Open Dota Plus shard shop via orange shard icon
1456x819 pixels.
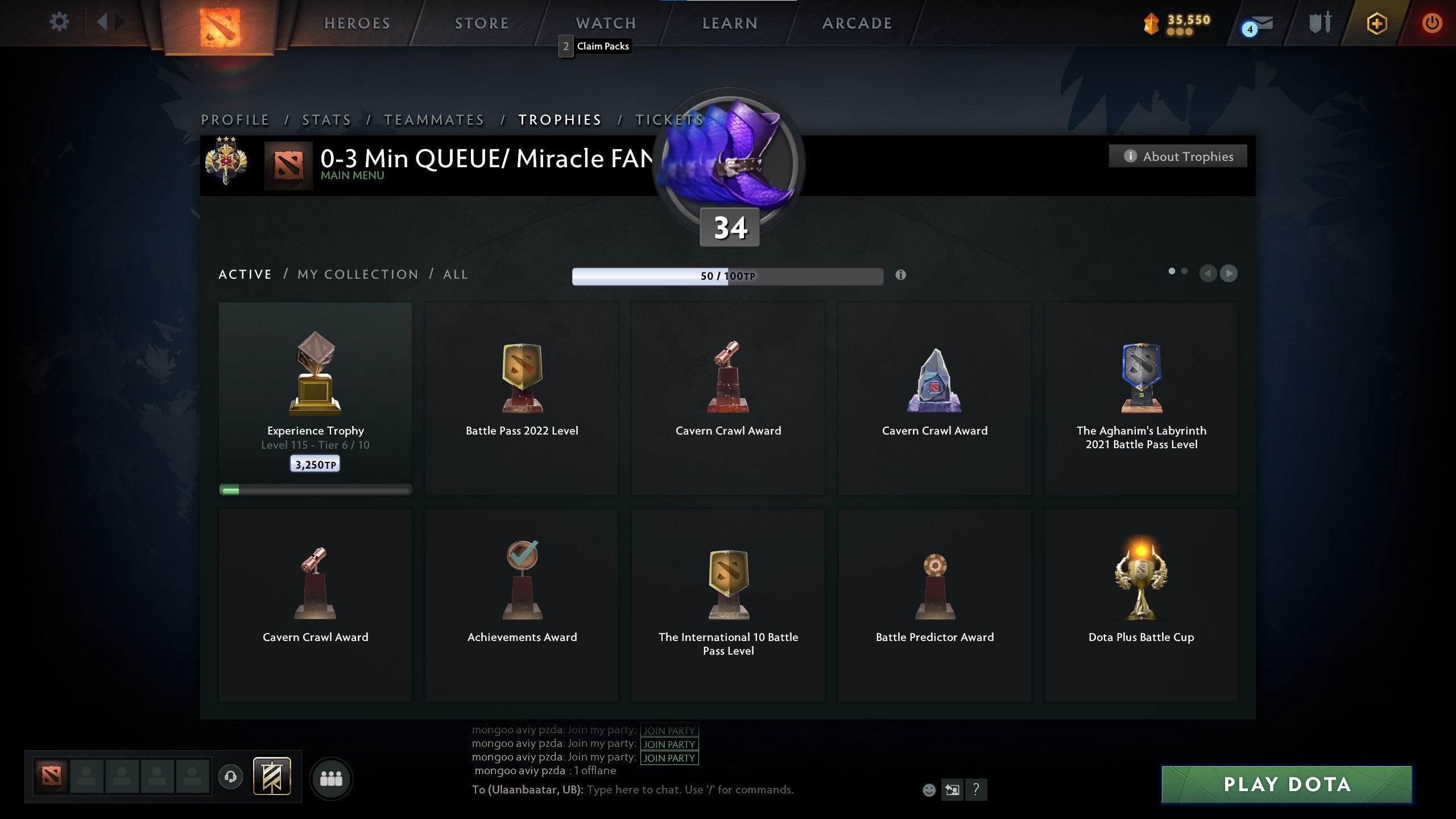[x=1151, y=23]
